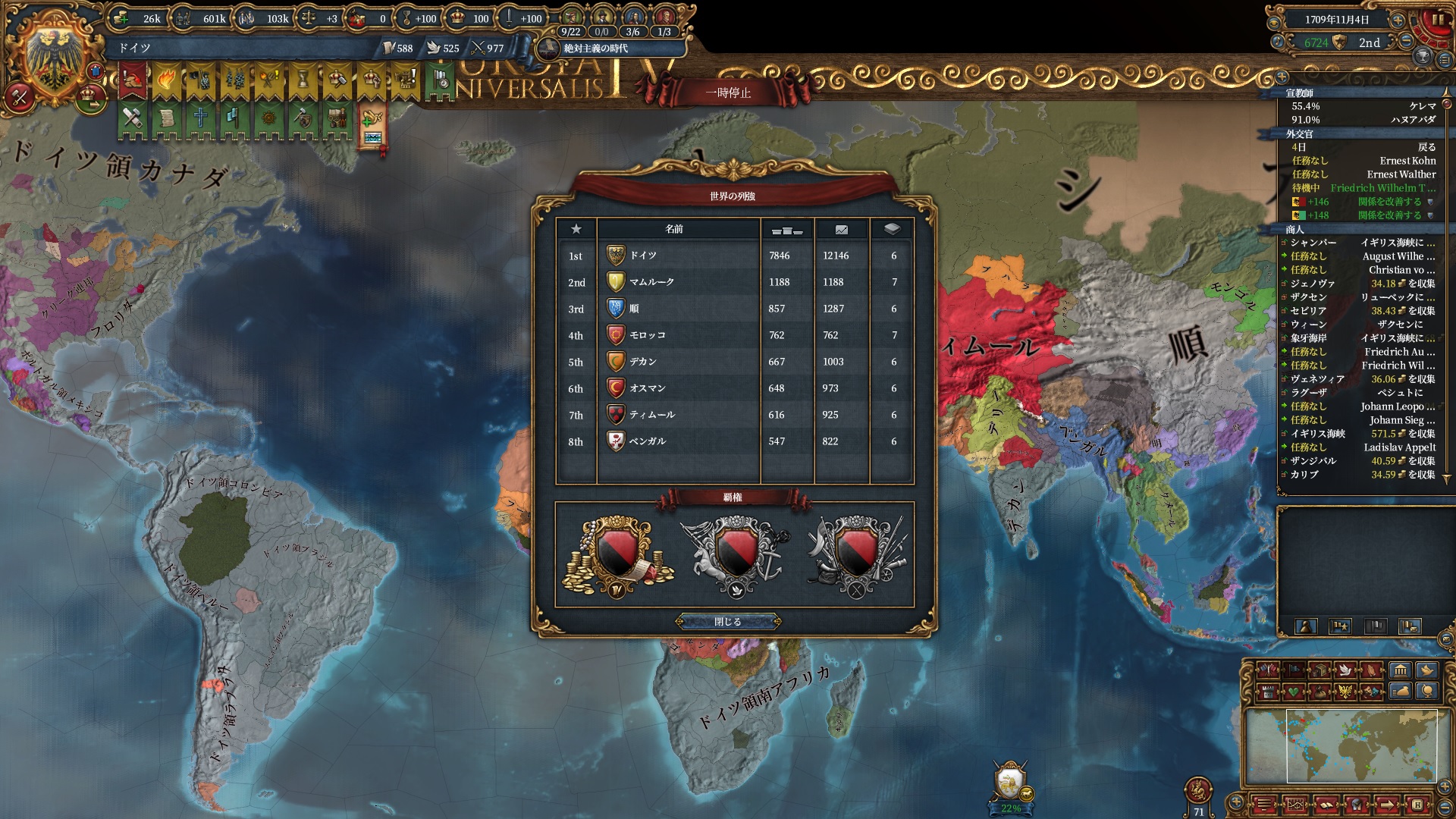The width and height of the screenshot is (1456, 819).
Task: Open the economic hegemony shield with gold coins
Action: (617, 554)
